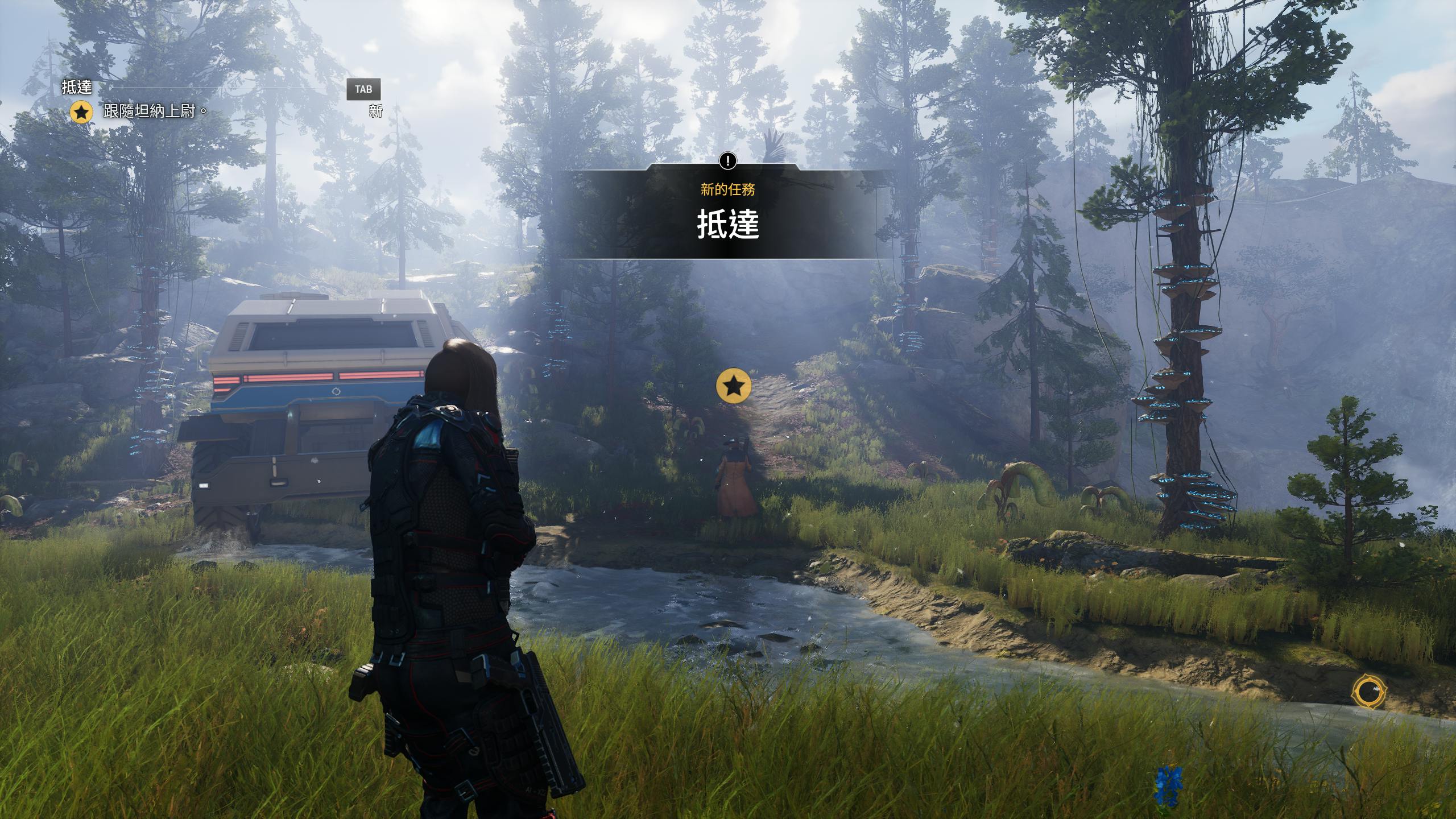Select the 抵達 quest tracker title
This screenshot has width=1456, height=819.
(x=77, y=87)
